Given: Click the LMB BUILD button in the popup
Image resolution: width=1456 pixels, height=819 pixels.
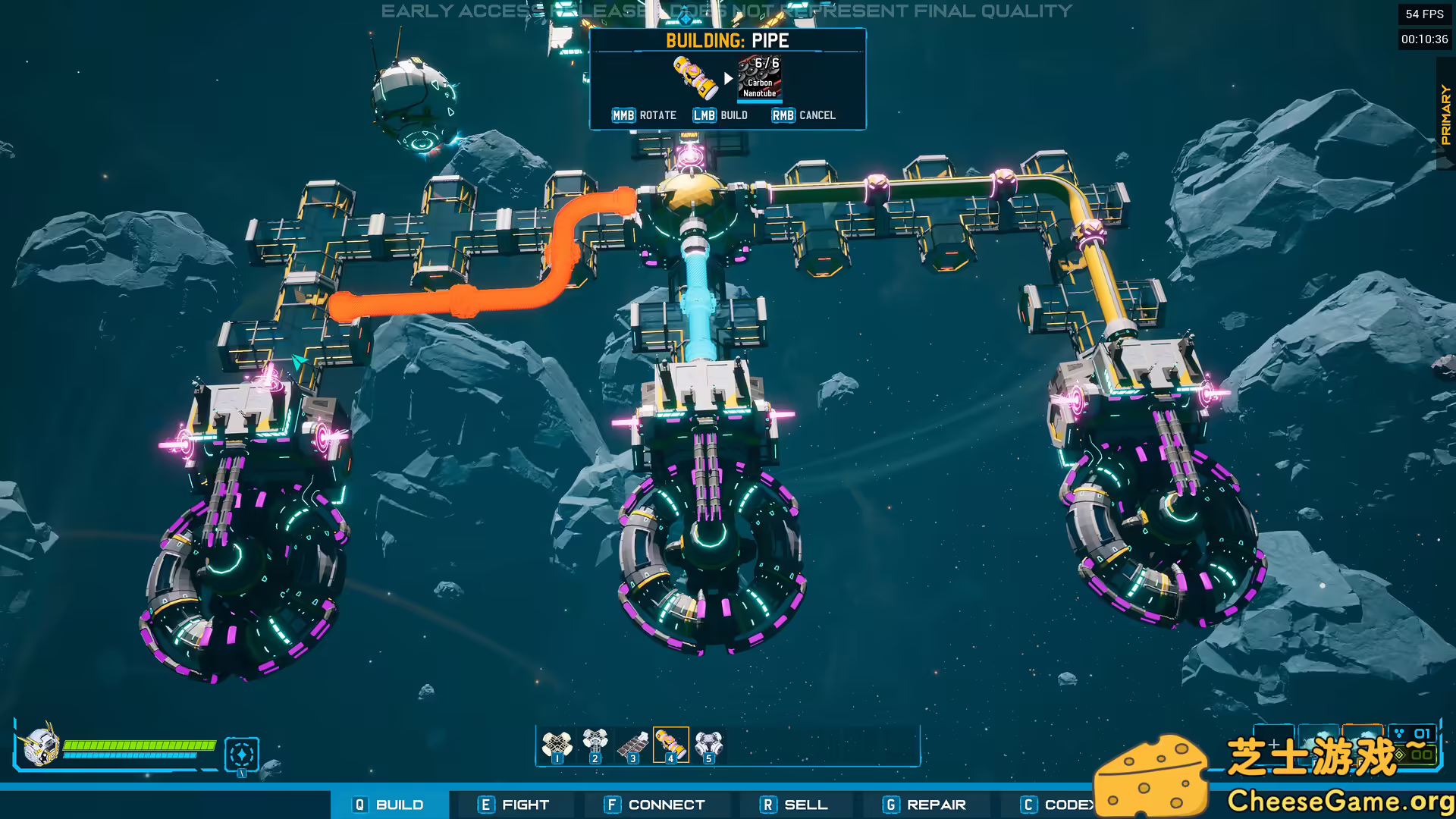Looking at the screenshot, I should (721, 115).
